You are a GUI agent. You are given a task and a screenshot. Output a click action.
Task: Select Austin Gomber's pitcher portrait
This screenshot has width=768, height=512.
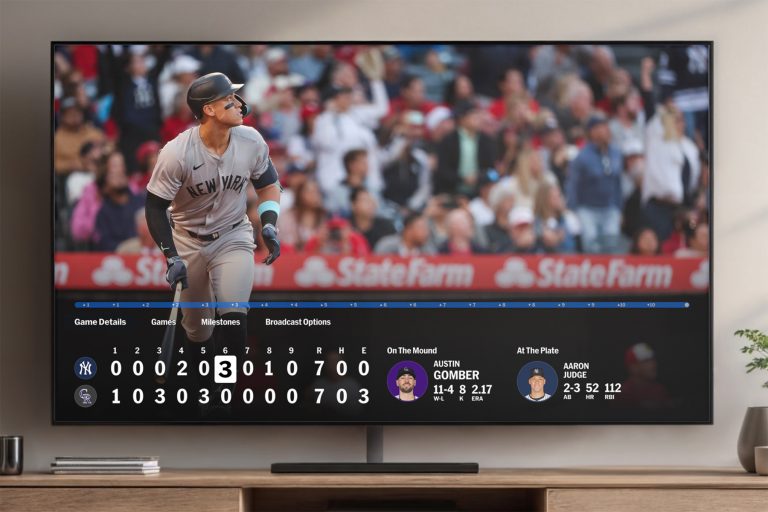click(407, 380)
